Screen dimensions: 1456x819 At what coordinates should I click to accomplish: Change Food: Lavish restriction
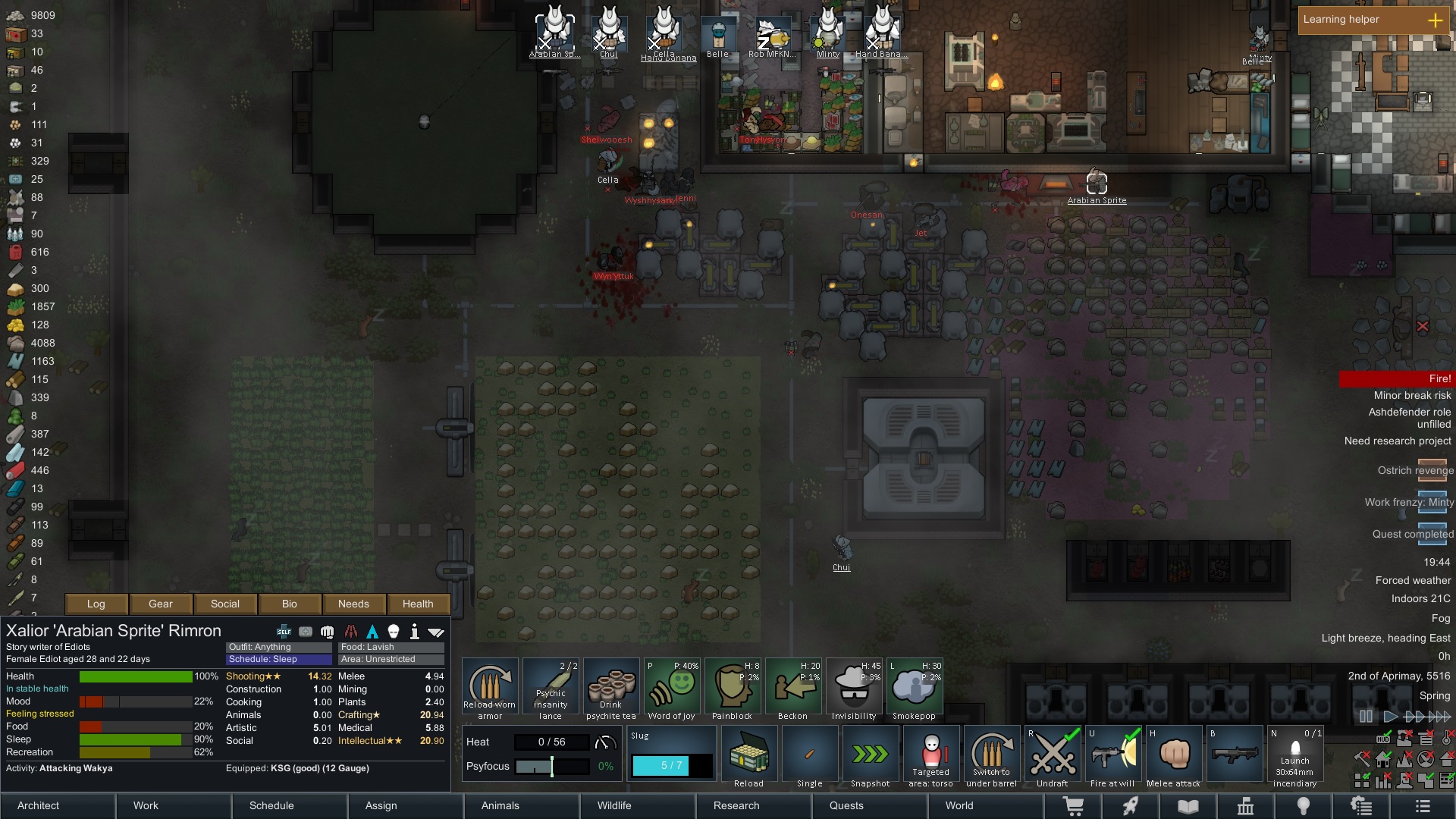point(391,647)
